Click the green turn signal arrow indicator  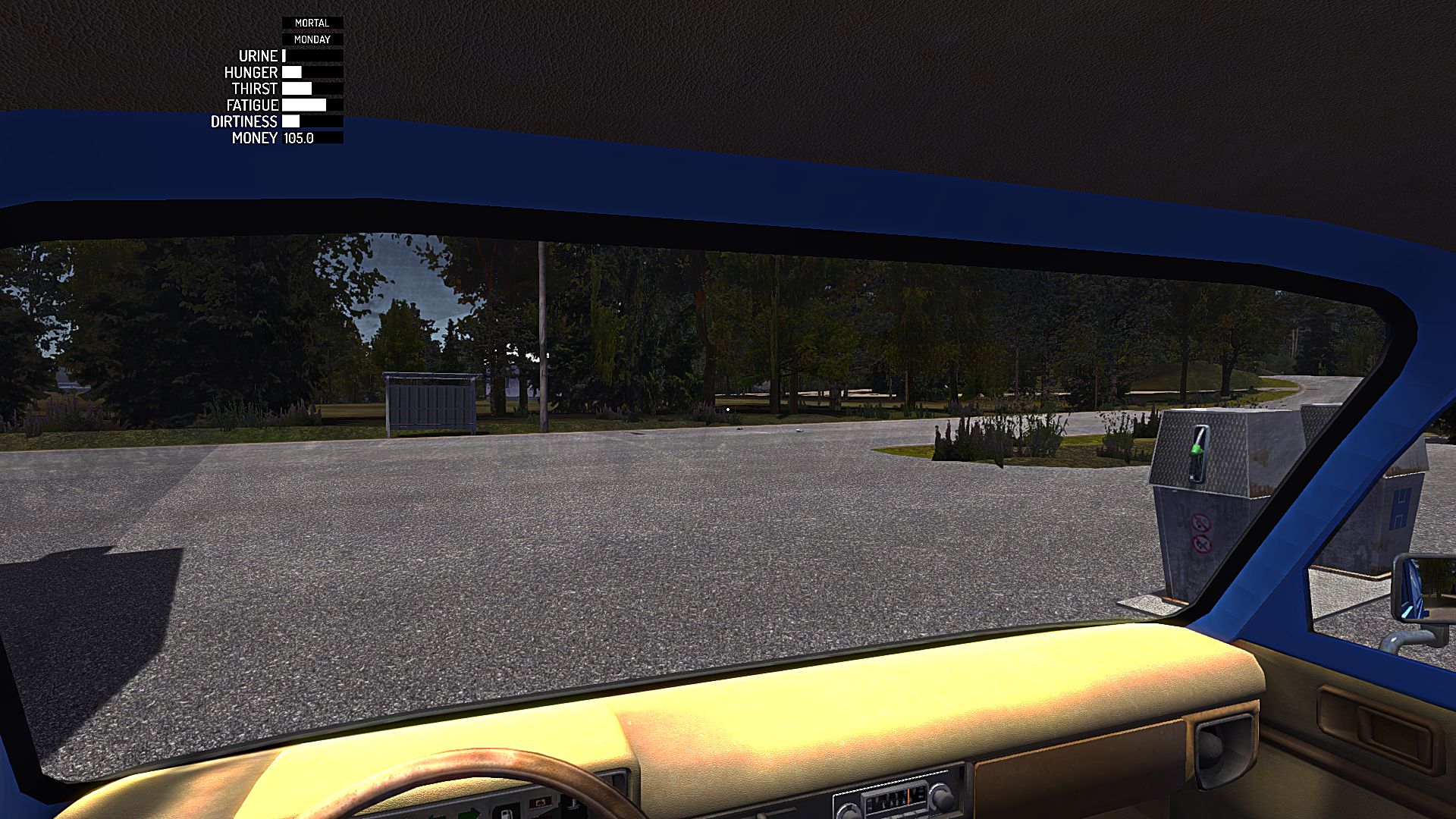coord(472,814)
